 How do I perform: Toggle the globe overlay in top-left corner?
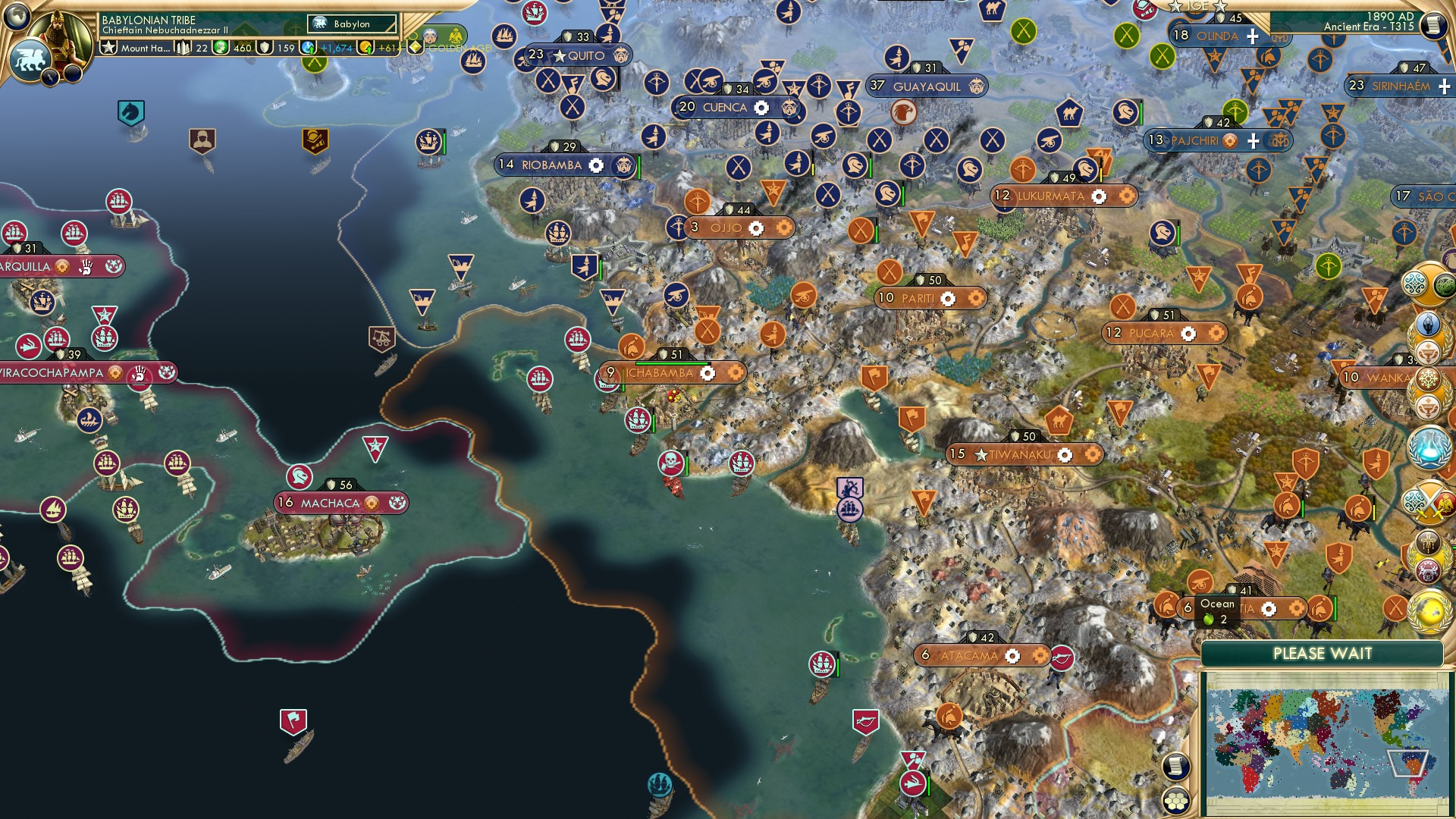[x=16, y=16]
